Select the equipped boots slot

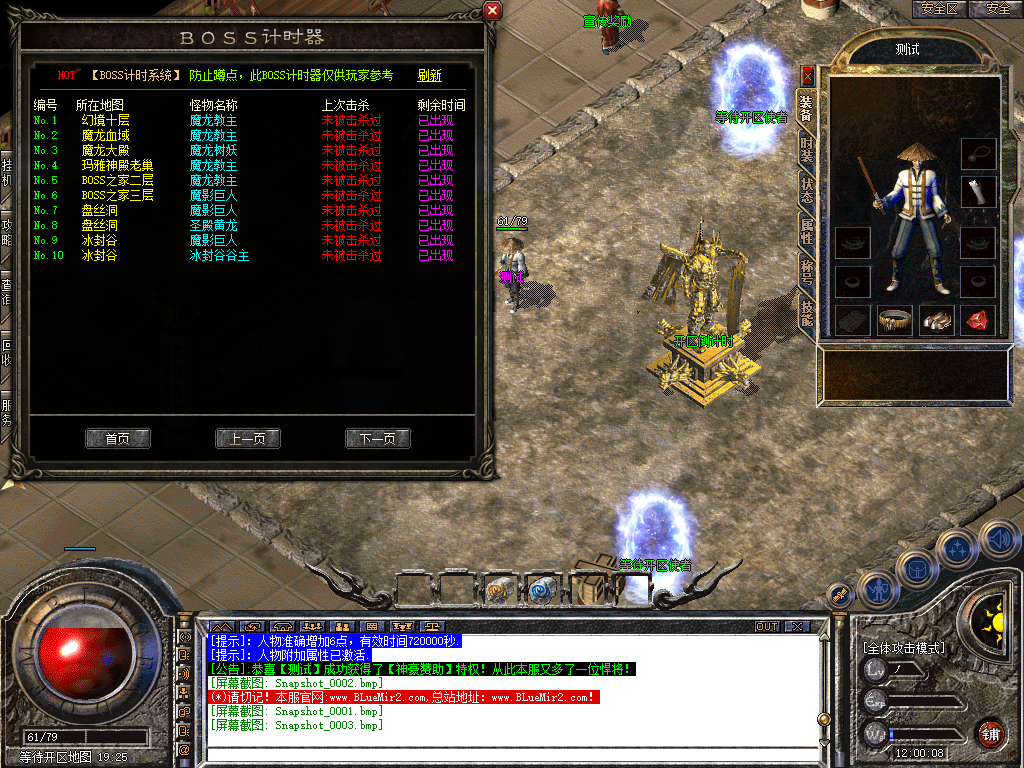click(x=936, y=320)
